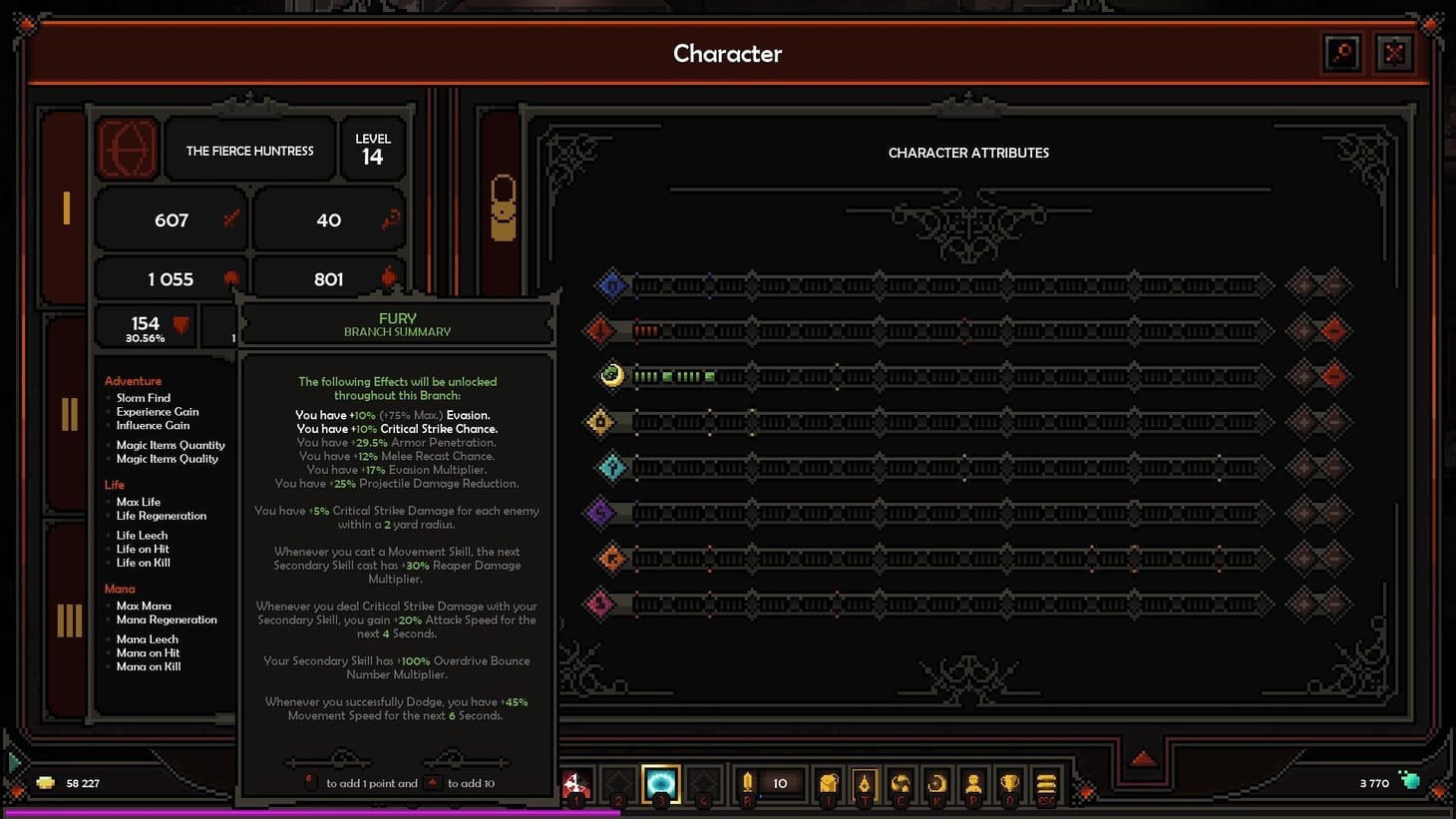1456x819 pixels.
Task: Select the Max Life attribute
Action: [x=139, y=502]
